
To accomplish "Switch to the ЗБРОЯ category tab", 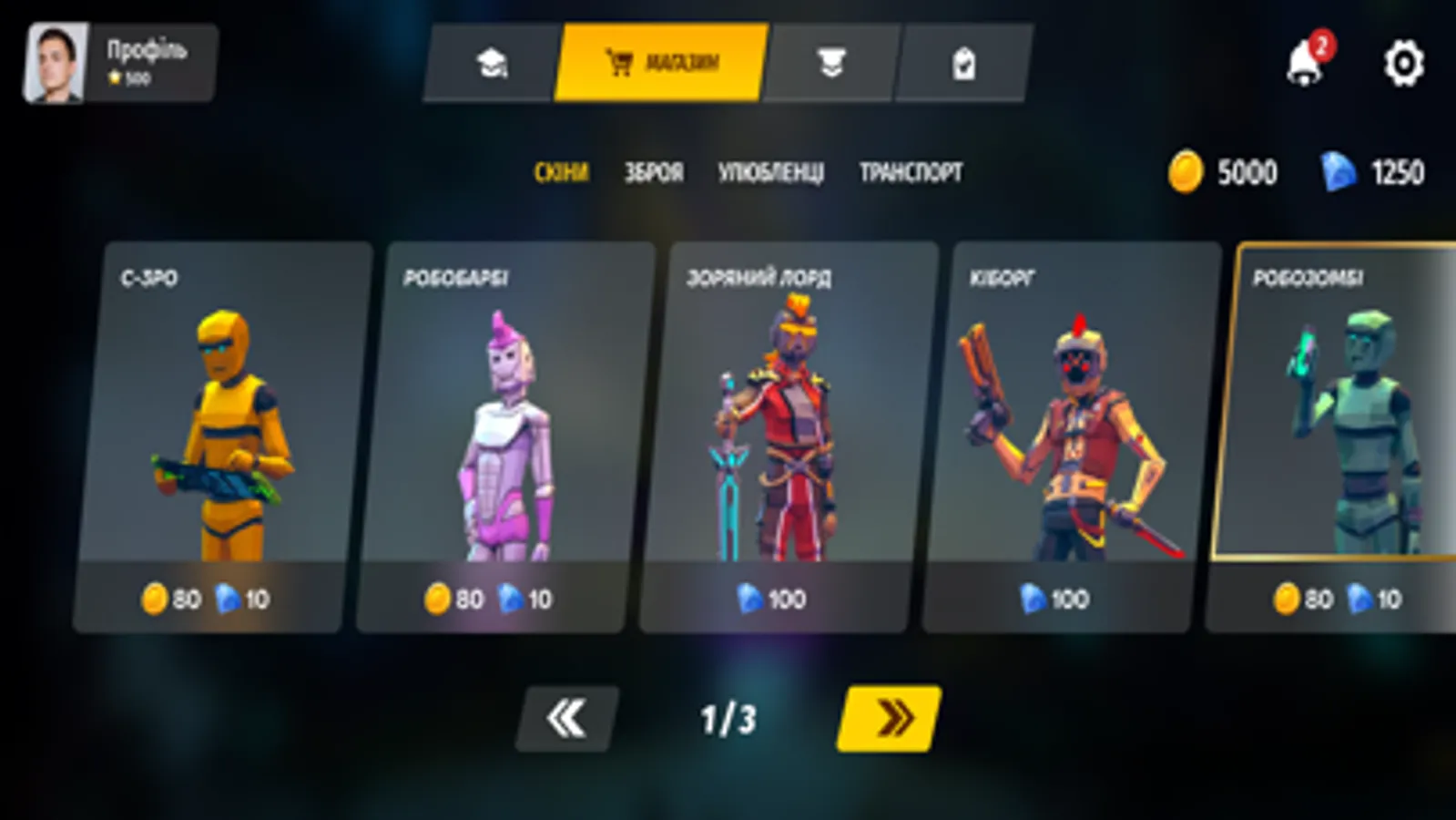I will (x=655, y=172).
